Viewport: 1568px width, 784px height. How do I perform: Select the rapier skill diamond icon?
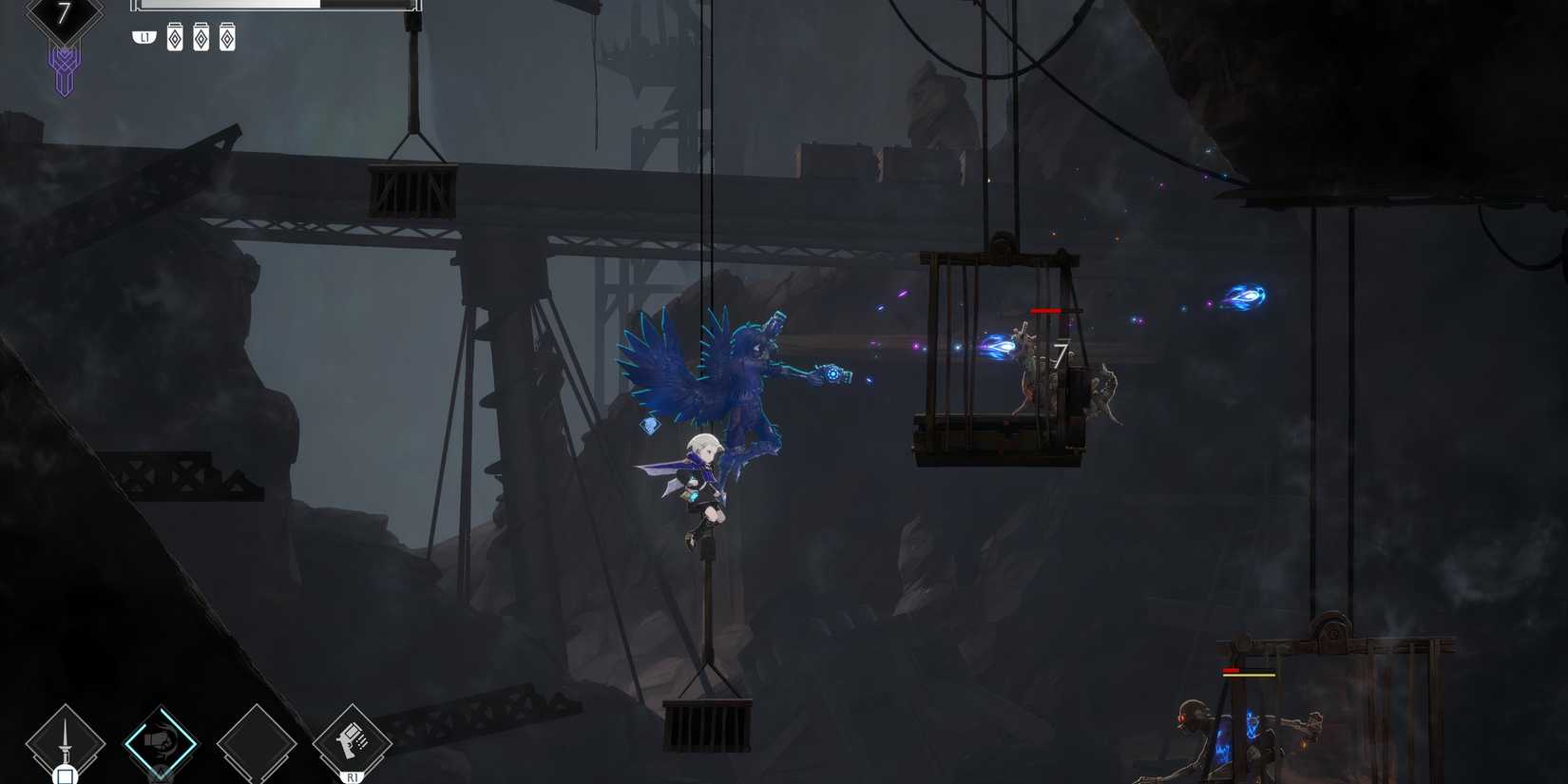pos(65,739)
